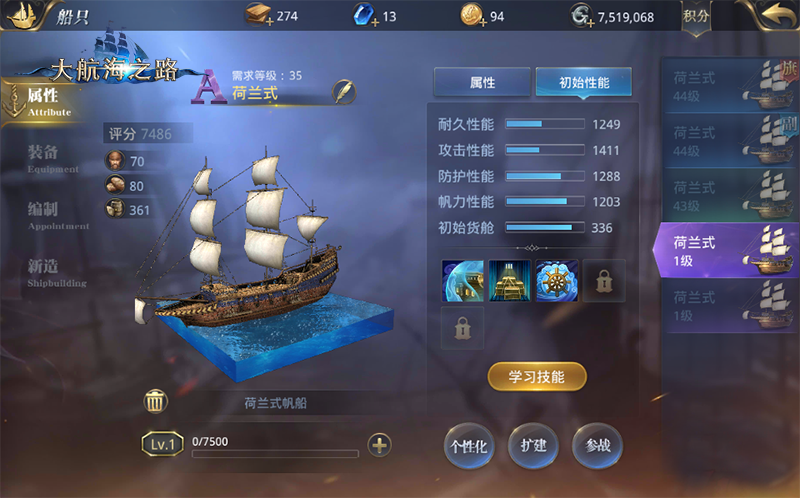The width and height of the screenshot is (800, 498).
Task: Open the 装备 Equipment menu
Action: pyautogui.click(x=44, y=155)
